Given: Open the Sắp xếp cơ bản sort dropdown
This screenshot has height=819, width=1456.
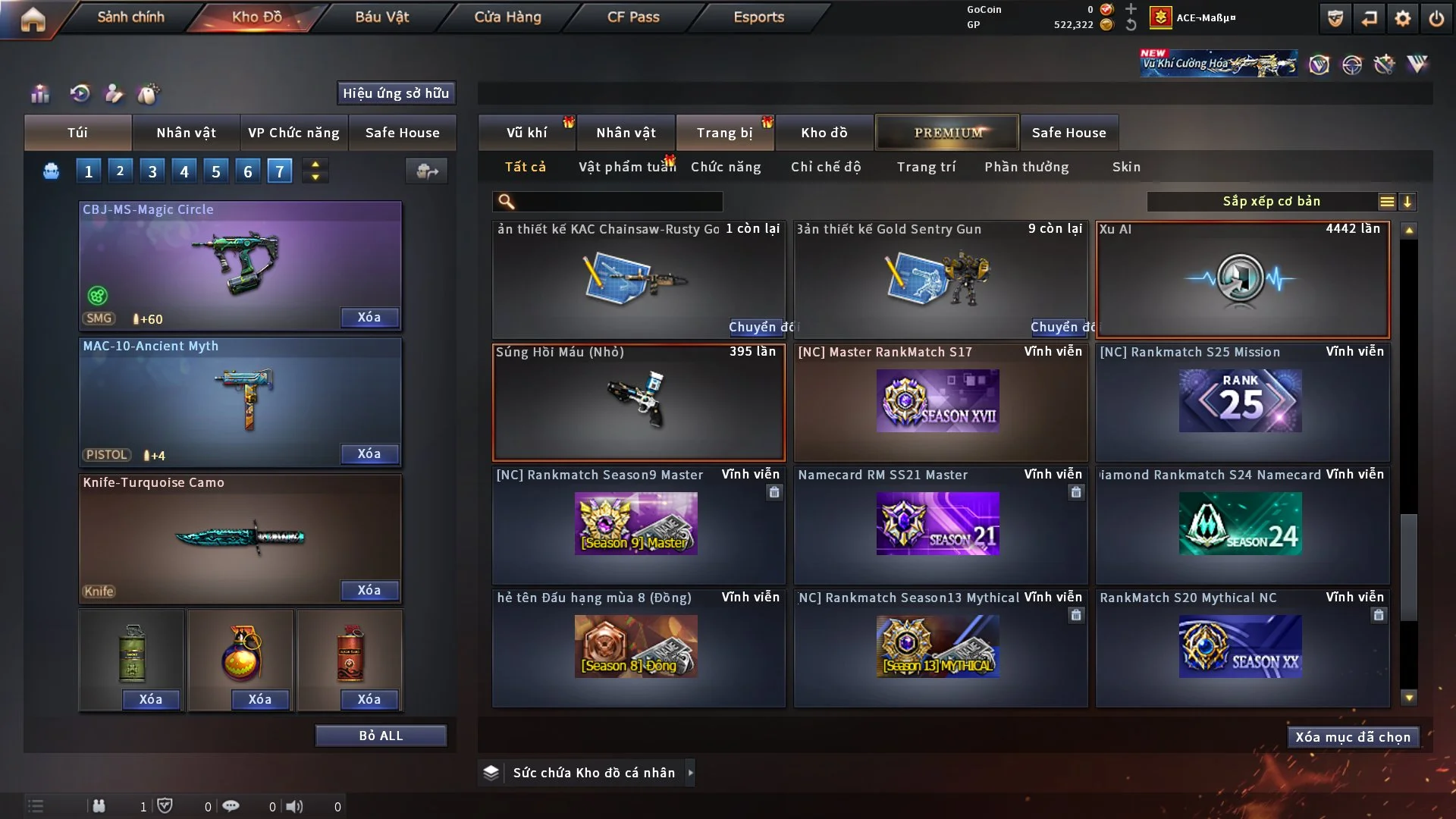Looking at the screenshot, I should 1270,202.
